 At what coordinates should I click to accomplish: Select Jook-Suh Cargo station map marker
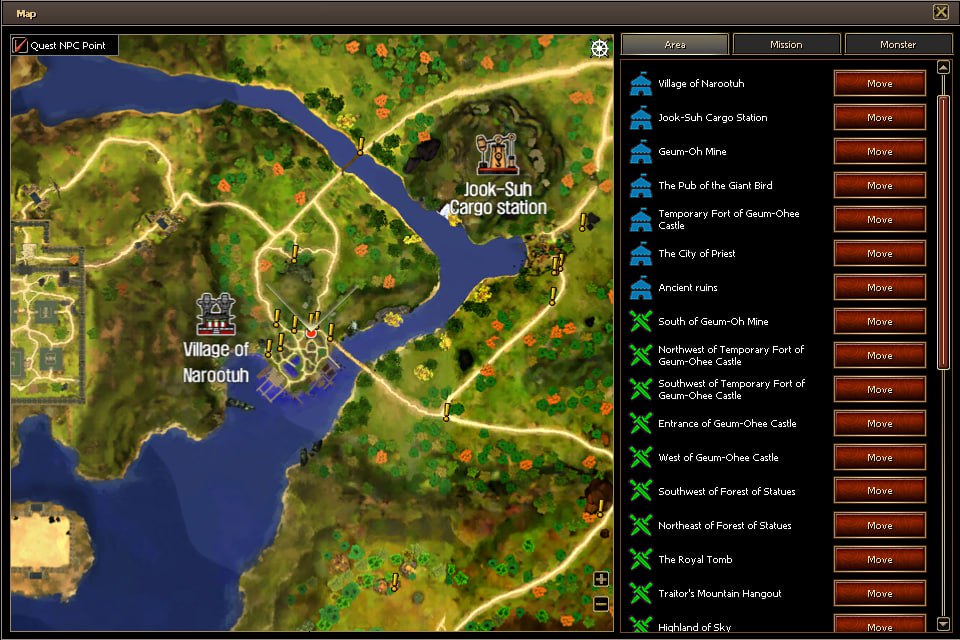[496, 154]
